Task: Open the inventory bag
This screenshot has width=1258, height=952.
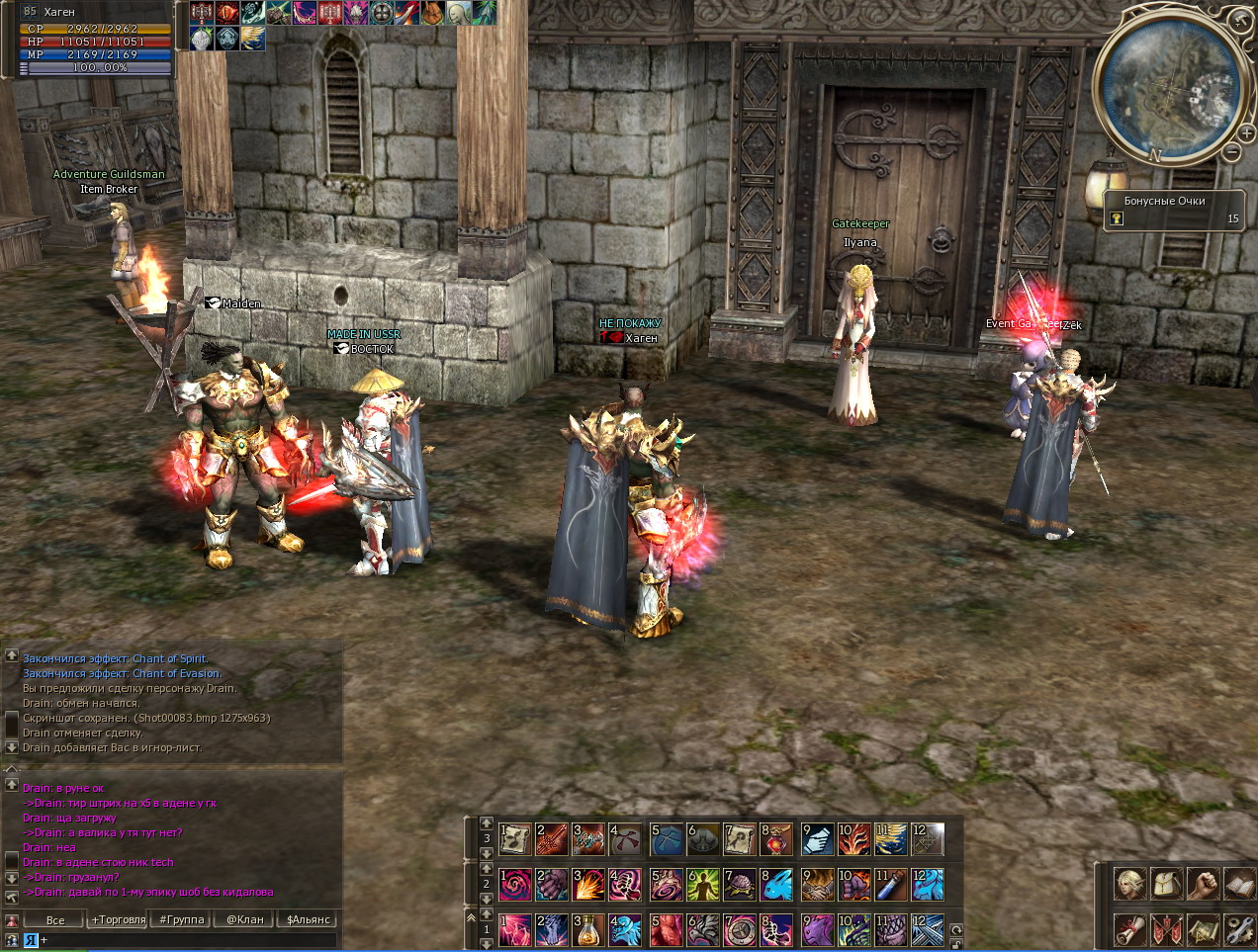Action: pos(1167,884)
